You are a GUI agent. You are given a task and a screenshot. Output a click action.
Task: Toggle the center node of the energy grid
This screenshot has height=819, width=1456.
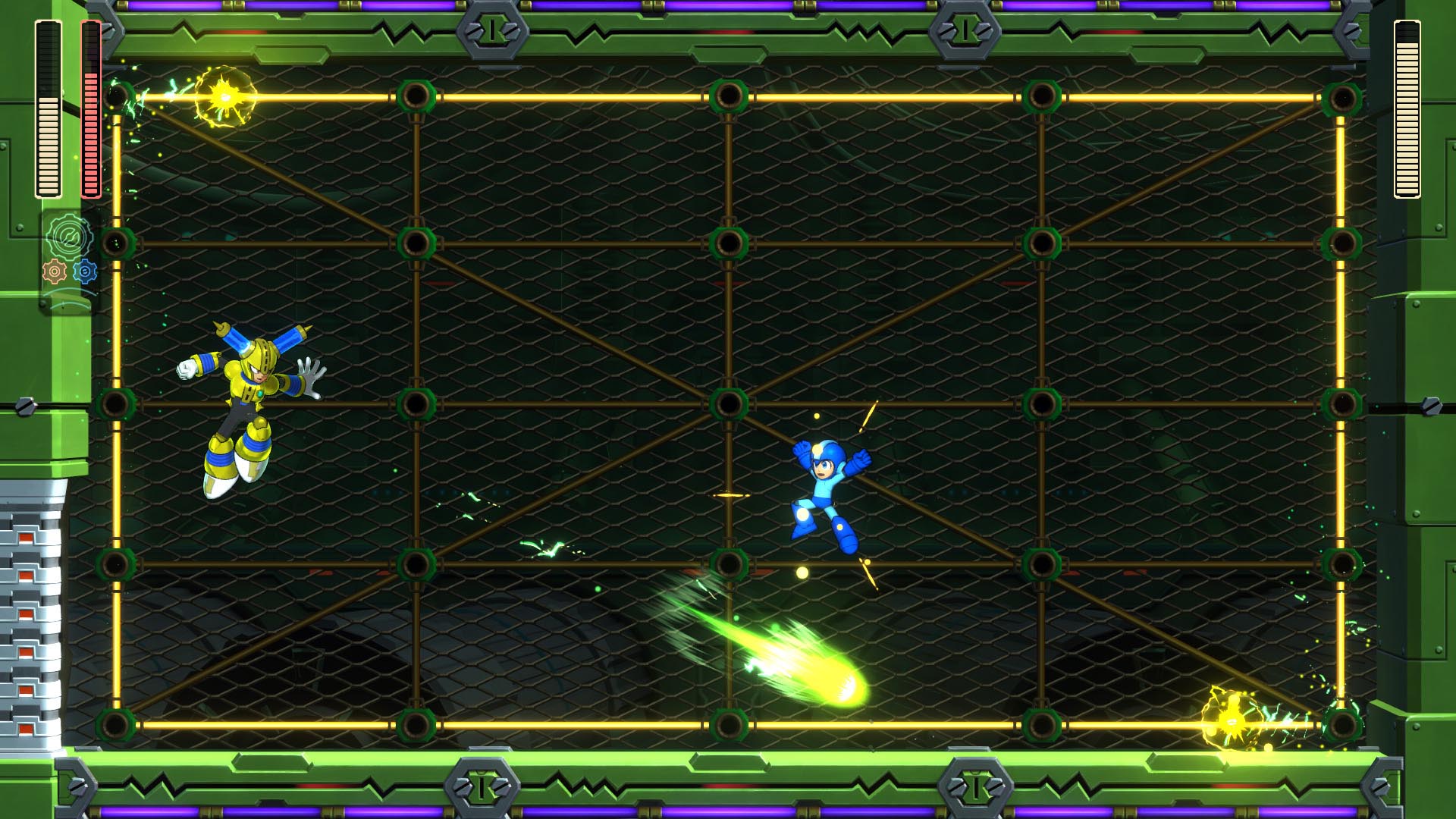[729, 403]
